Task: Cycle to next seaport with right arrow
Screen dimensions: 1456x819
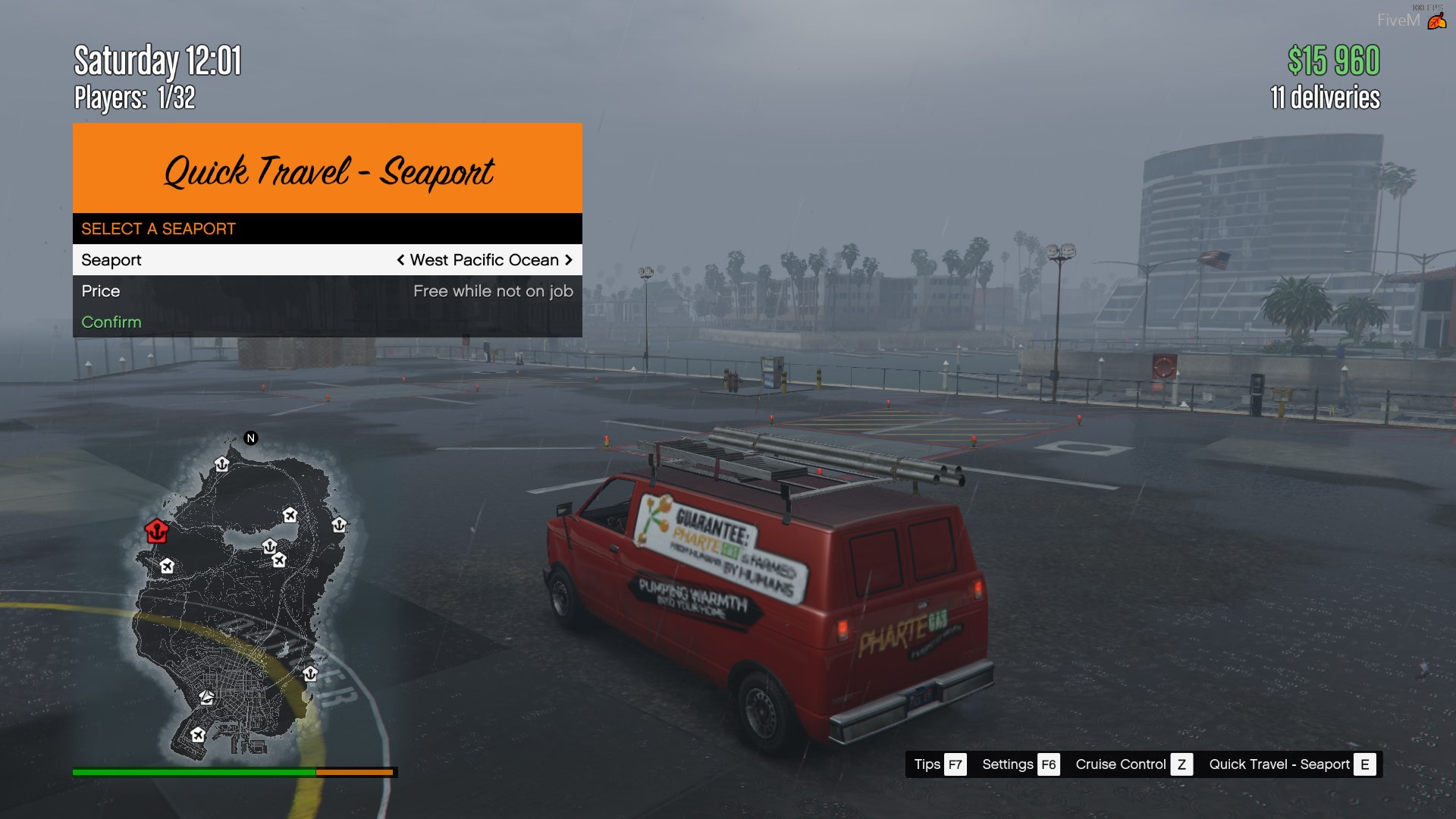Action: coord(569,260)
